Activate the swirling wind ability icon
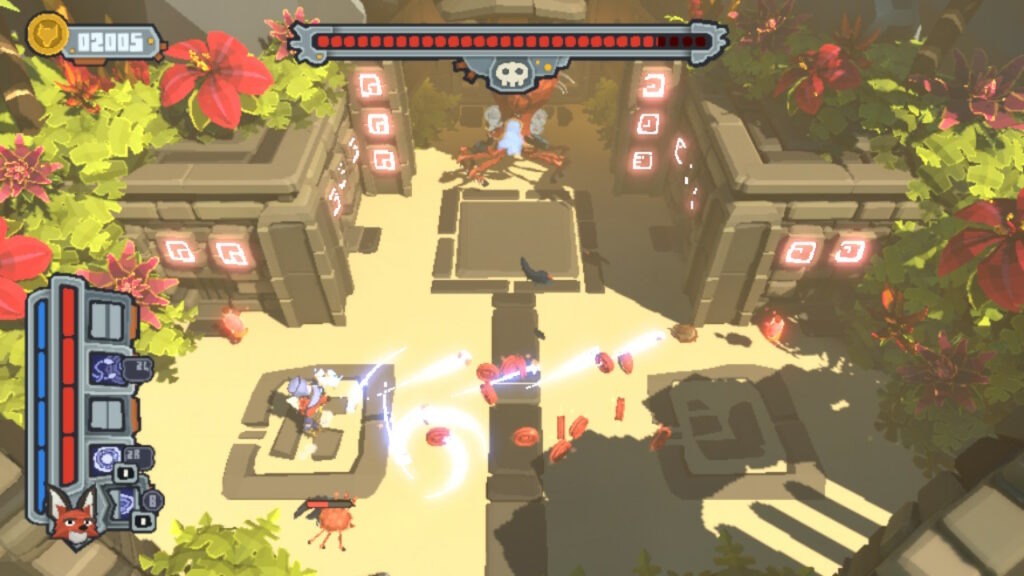 pos(106,367)
